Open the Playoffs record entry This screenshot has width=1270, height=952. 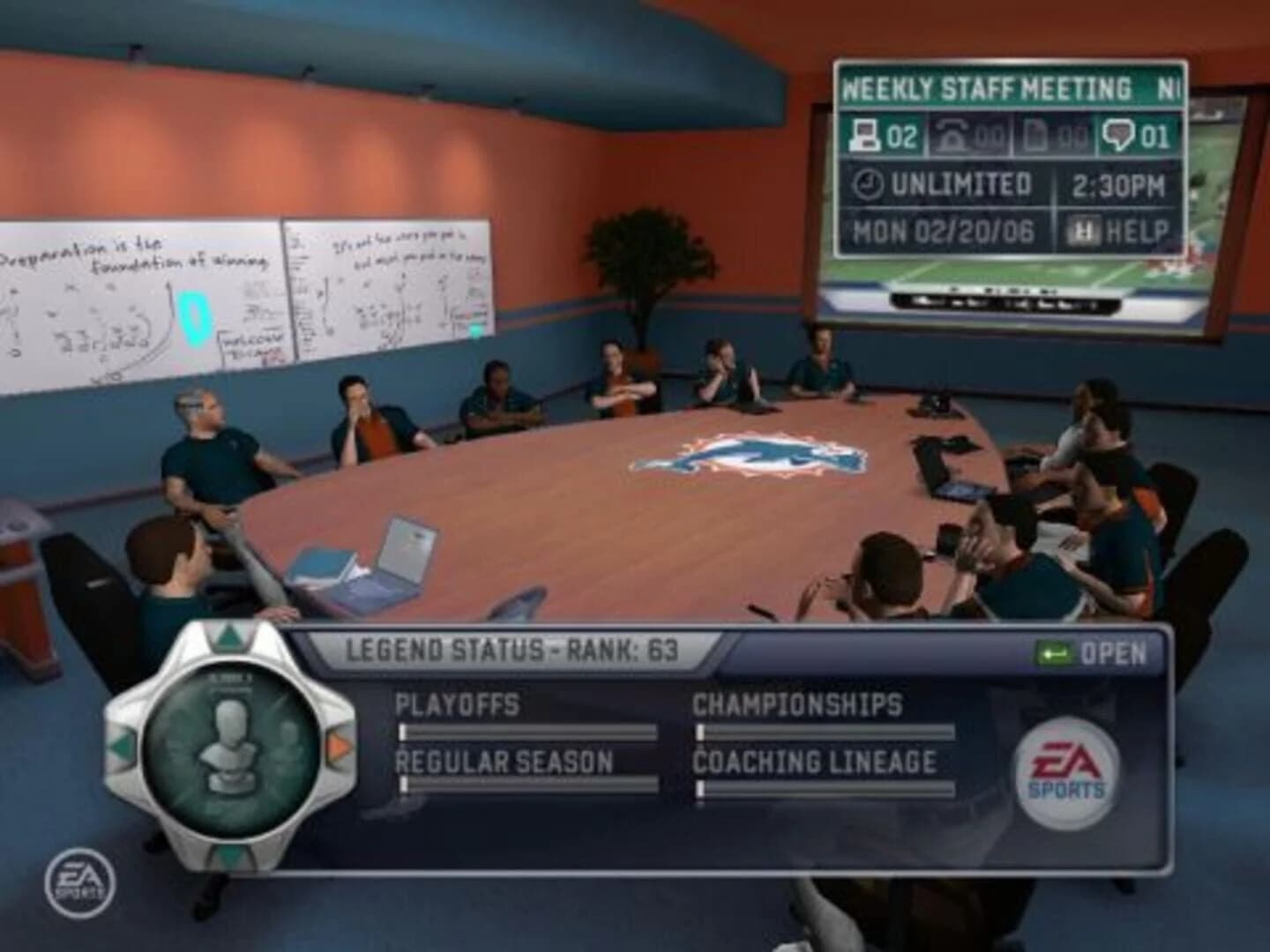[x=458, y=705]
